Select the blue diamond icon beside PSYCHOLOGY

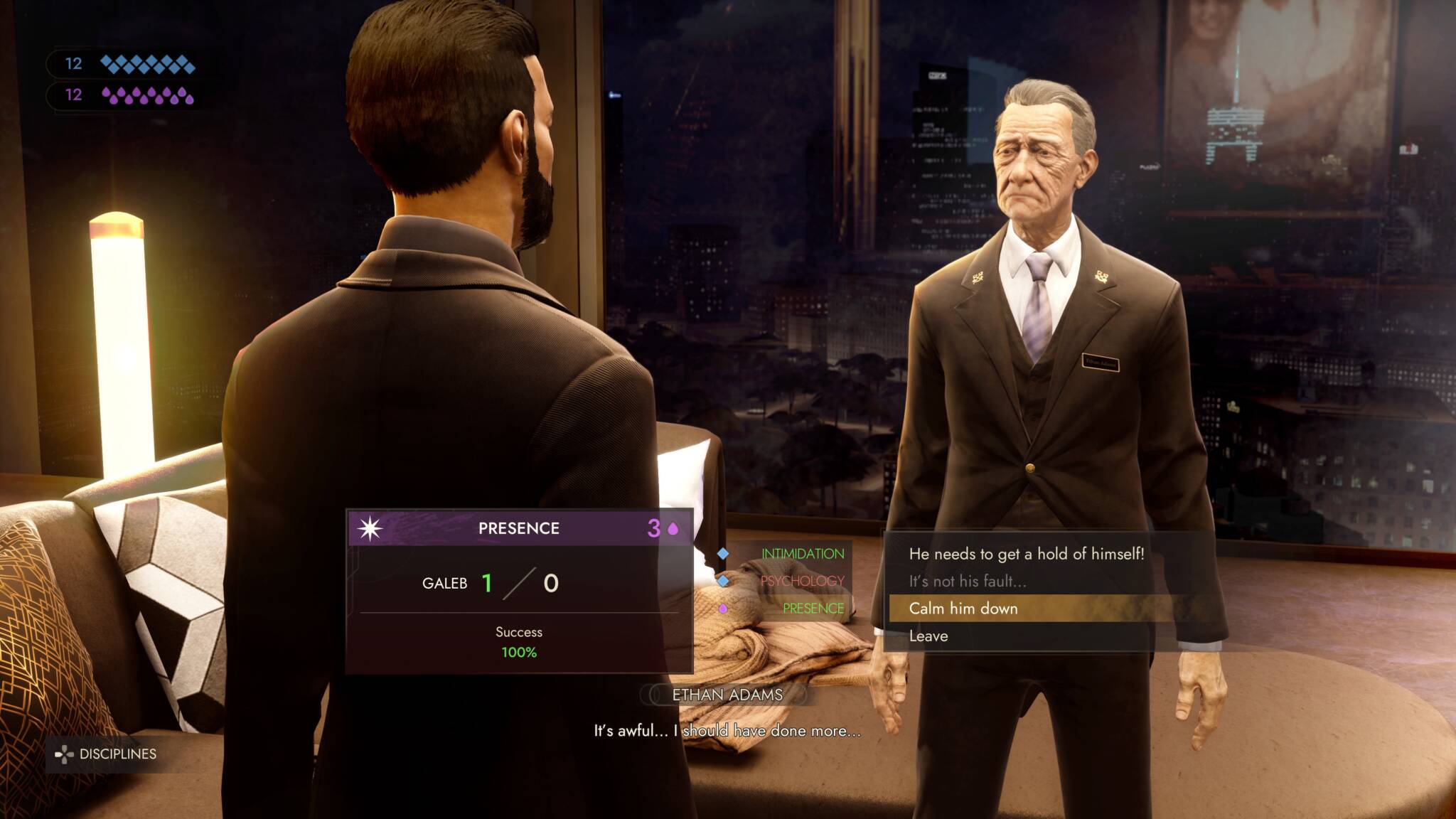coord(722,582)
